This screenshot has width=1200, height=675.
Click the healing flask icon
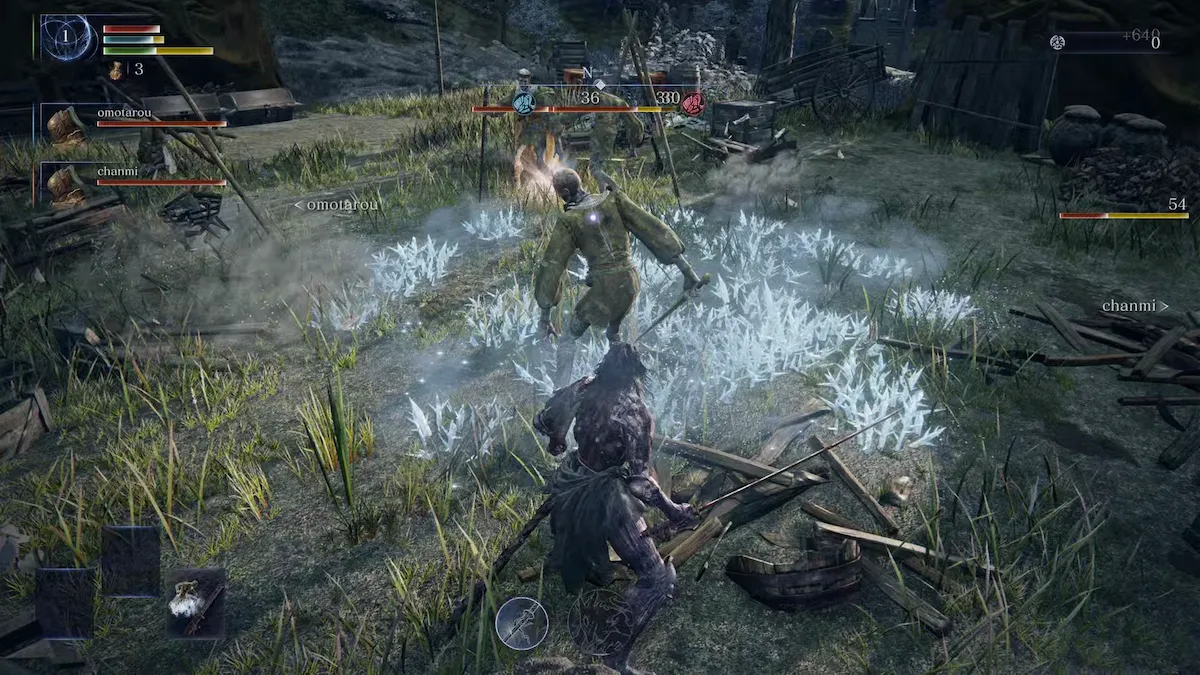tap(116, 69)
